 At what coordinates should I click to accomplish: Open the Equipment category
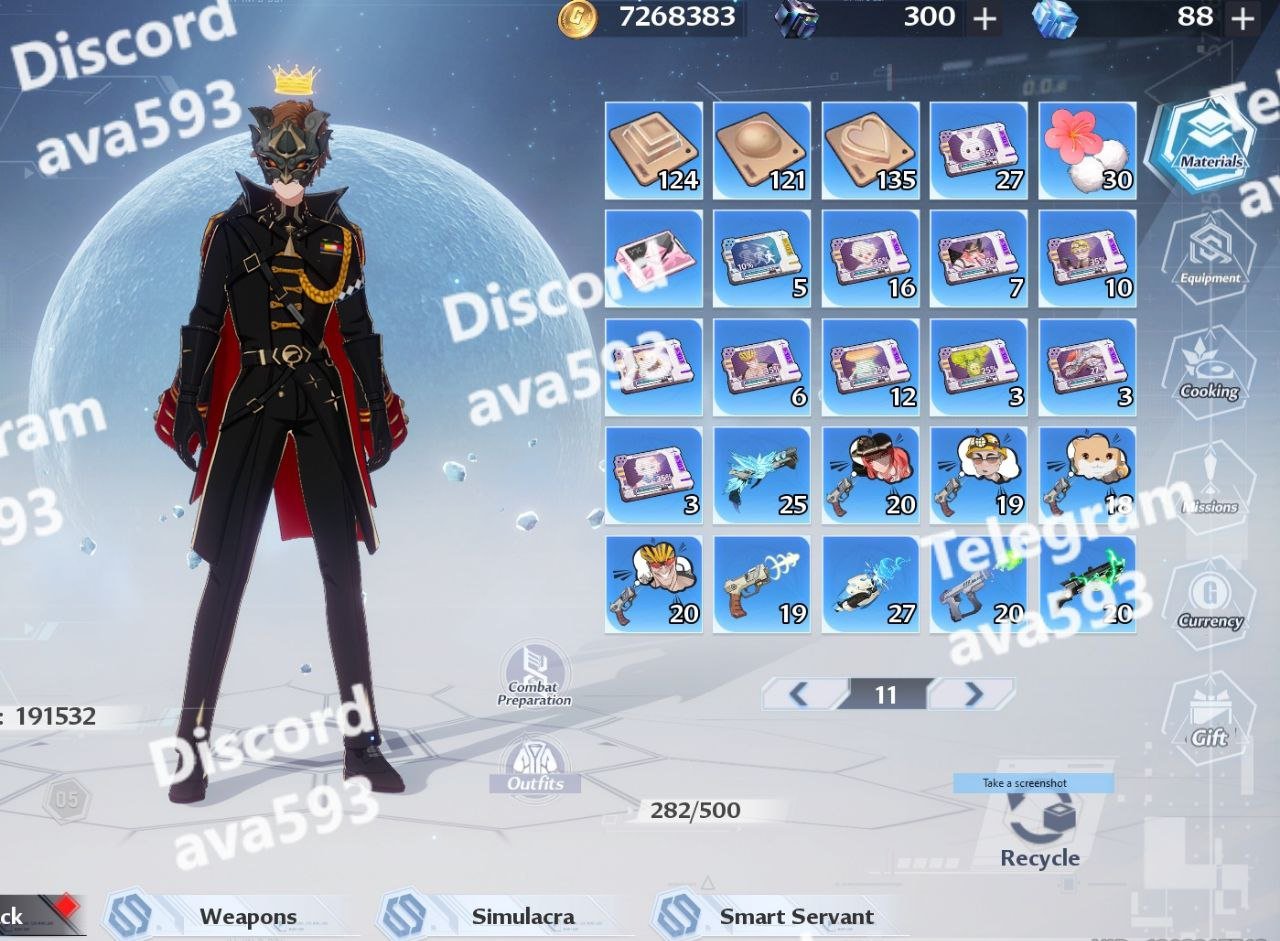(x=1209, y=262)
